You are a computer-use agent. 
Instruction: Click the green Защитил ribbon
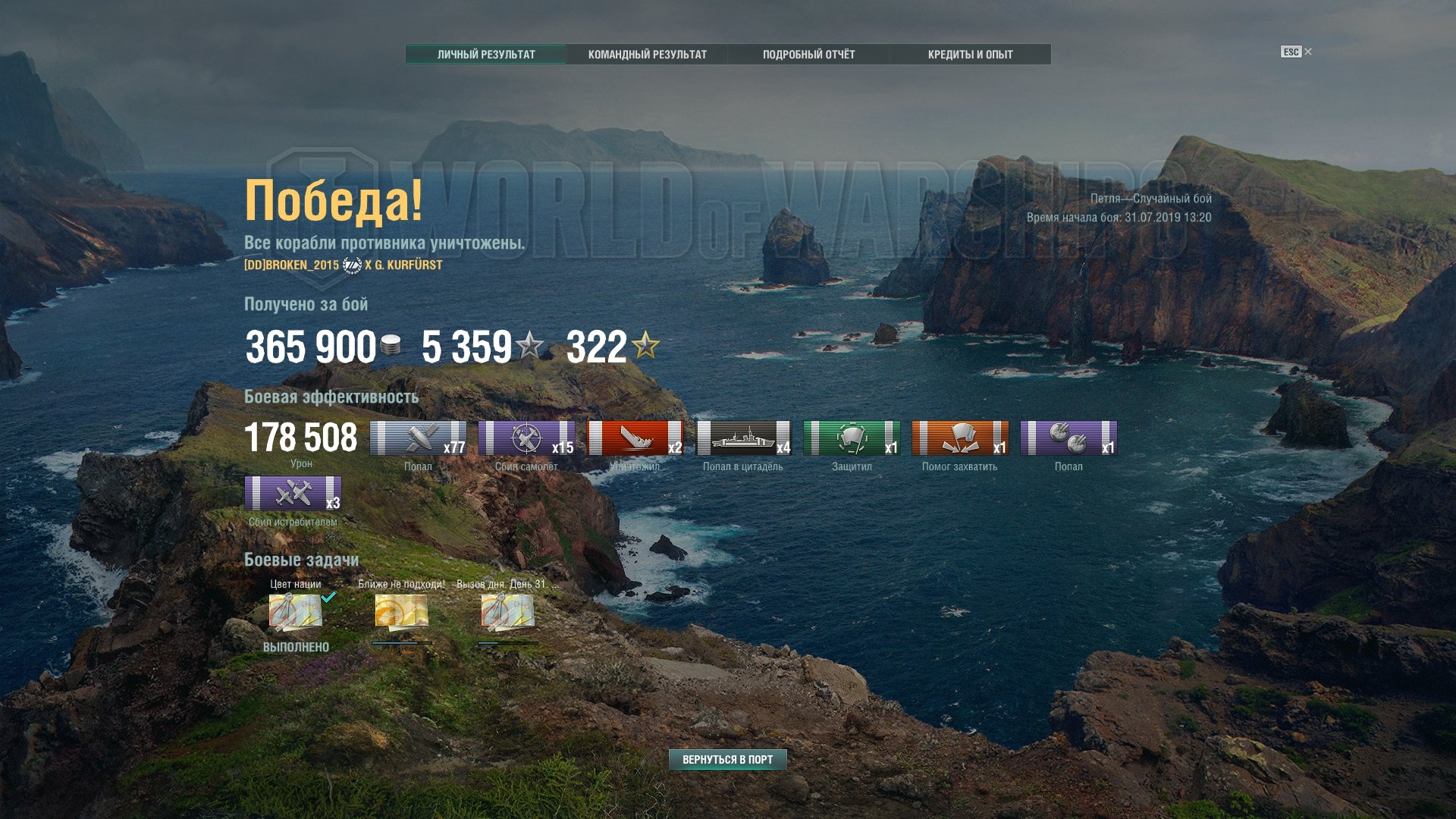pyautogui.click(x=852, y=438)
